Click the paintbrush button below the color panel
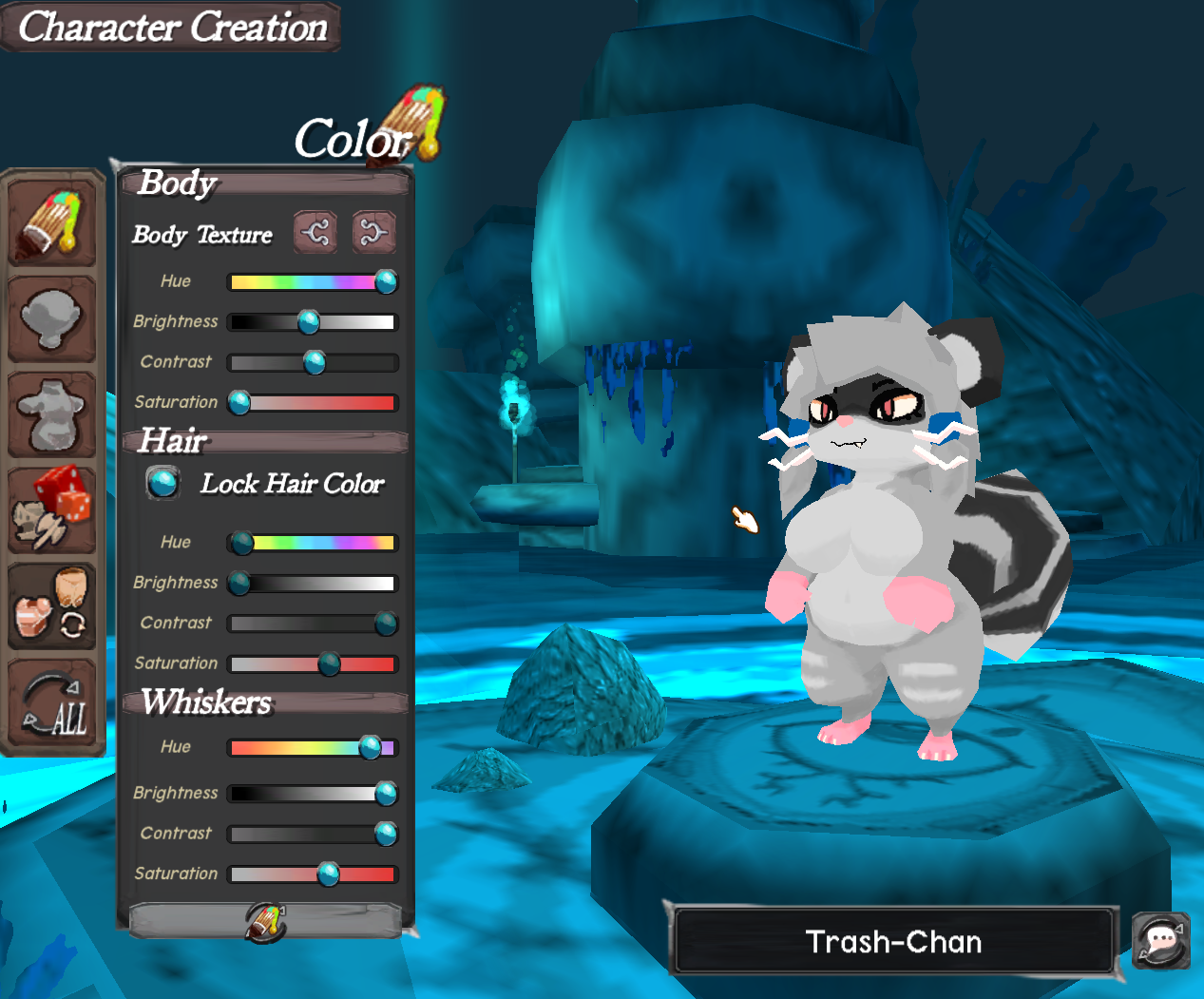 coord(265,920)
